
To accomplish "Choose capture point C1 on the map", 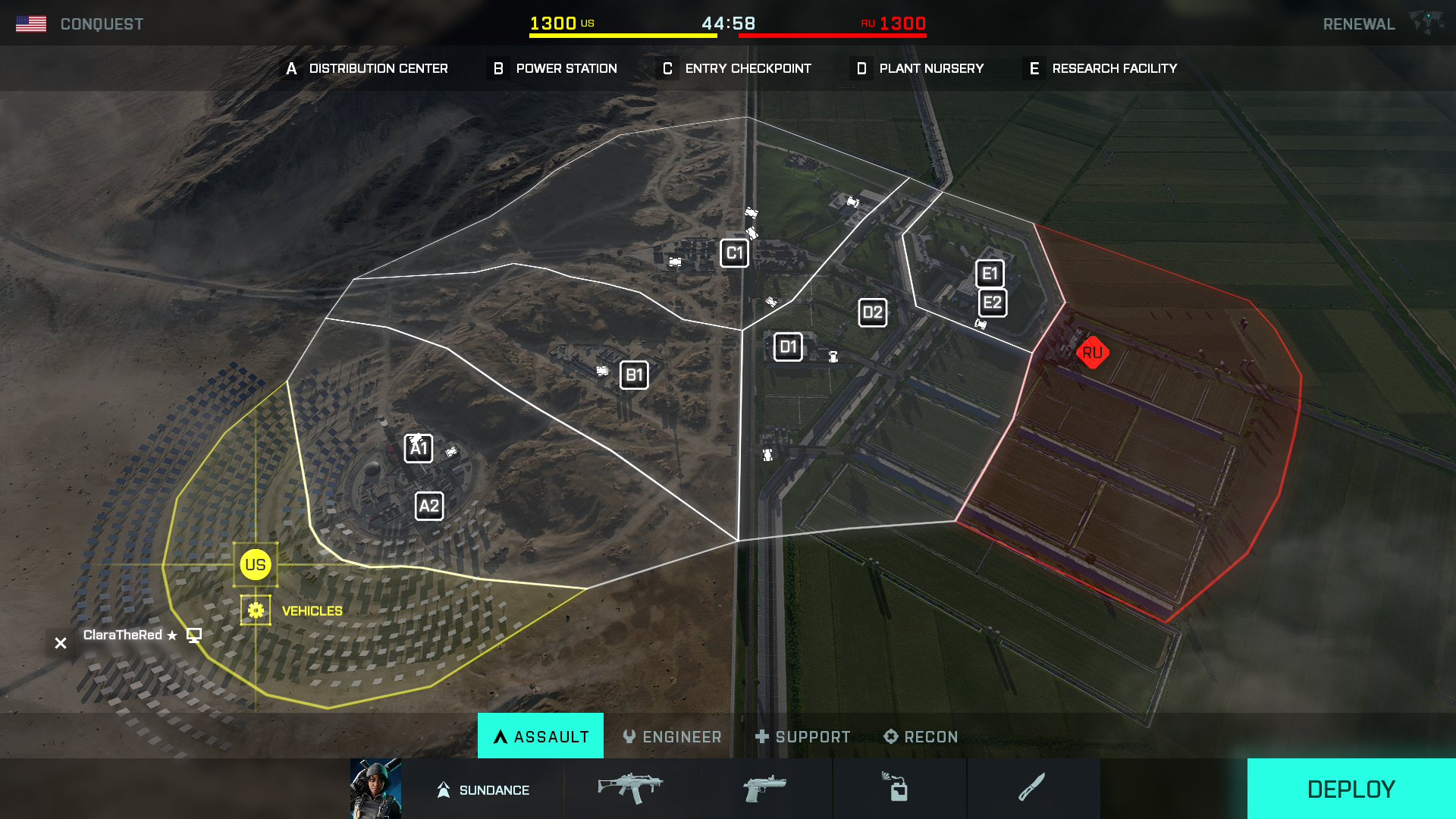I will (x=734, y=253).
